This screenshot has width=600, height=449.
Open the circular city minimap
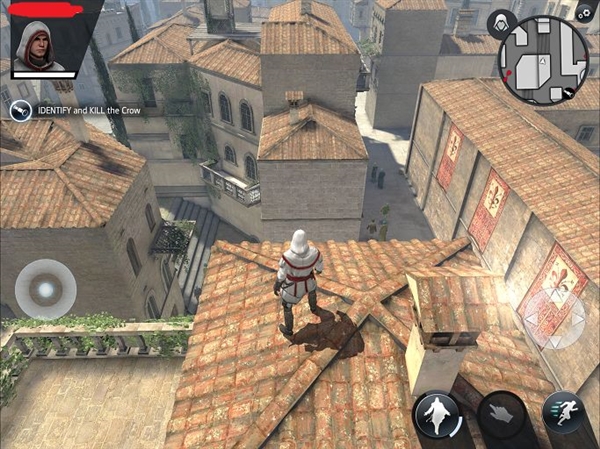pyautogui.click(x=543, y=61)
